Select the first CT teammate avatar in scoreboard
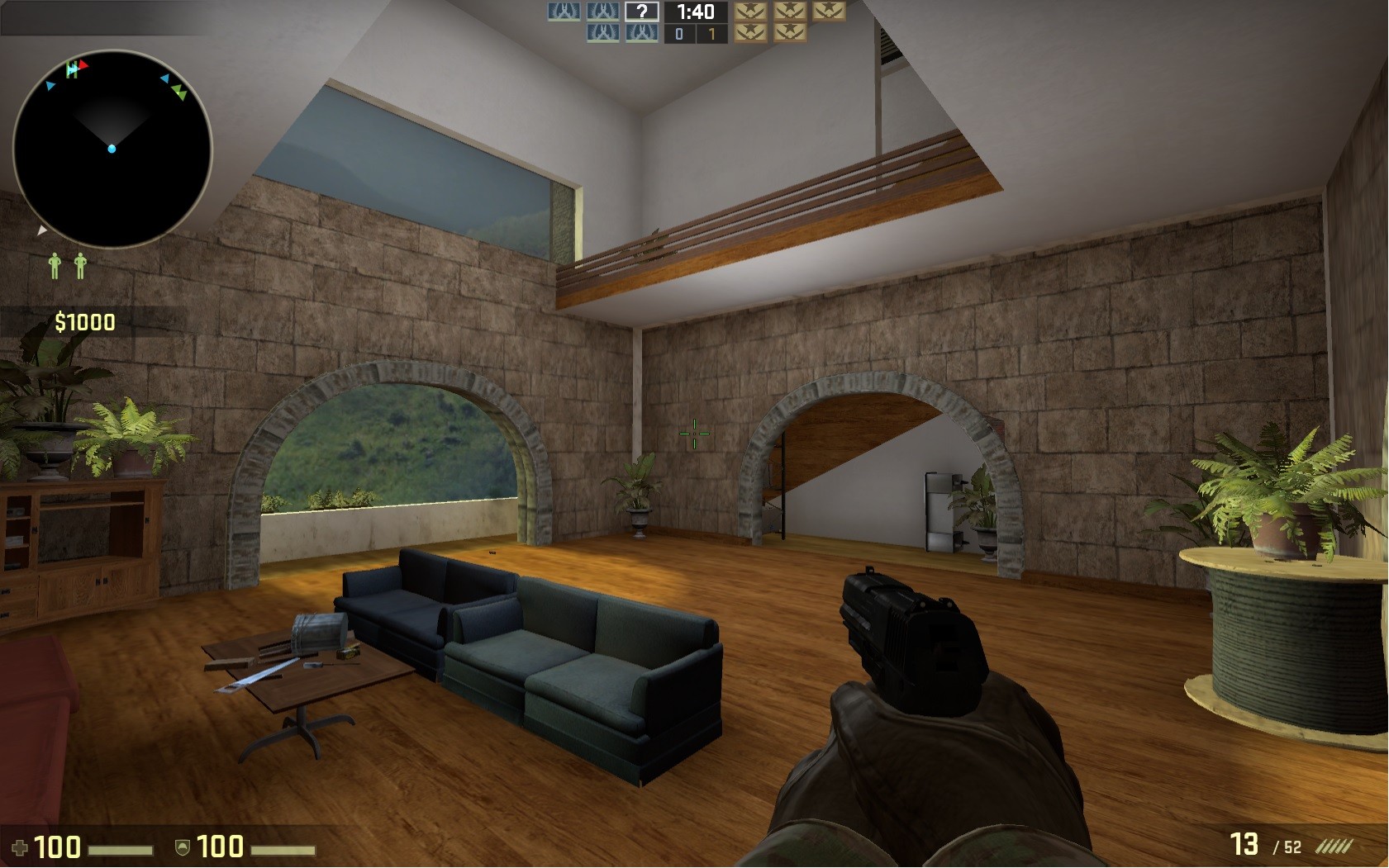Image resolution: width=1389 pixels, height=868 pixels. 564,12
